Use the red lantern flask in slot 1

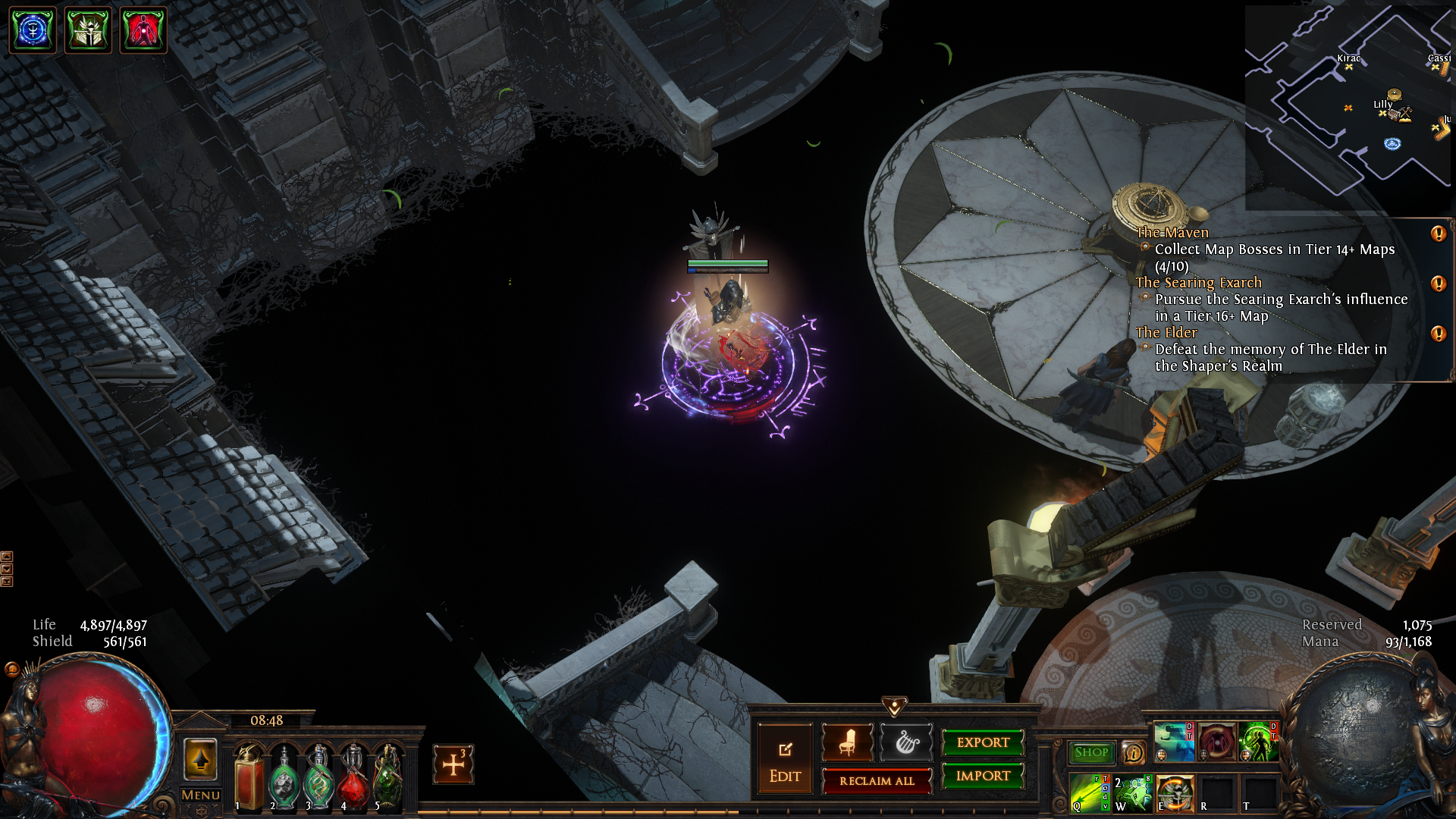click(249, 777)
